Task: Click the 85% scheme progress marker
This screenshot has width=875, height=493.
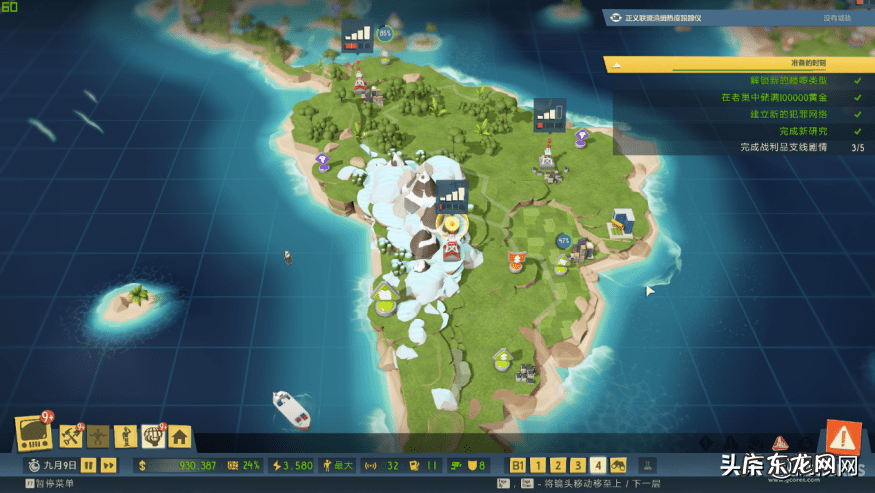Action: click(384, 33)
